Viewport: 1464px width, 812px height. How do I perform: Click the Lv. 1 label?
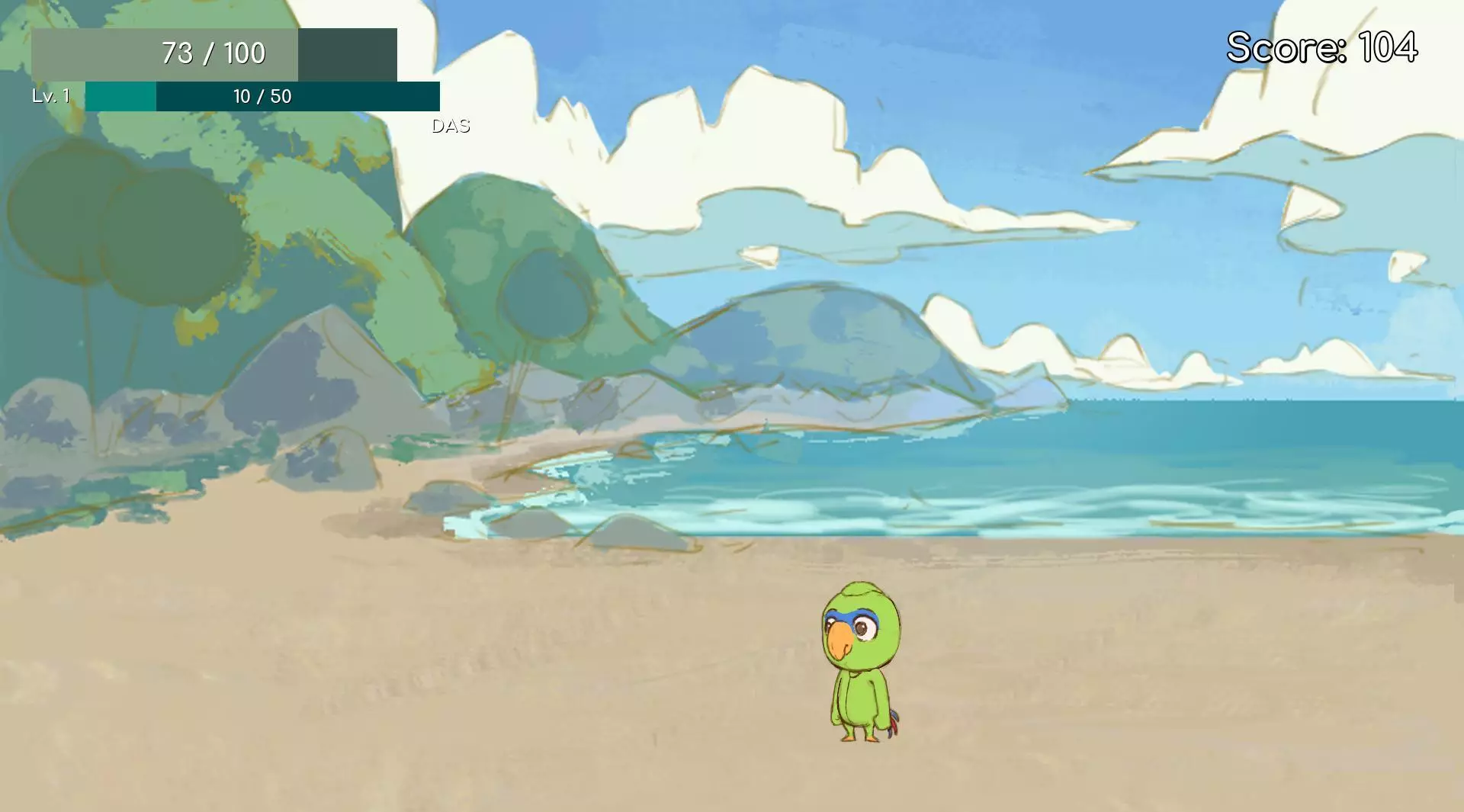[50, 96]
